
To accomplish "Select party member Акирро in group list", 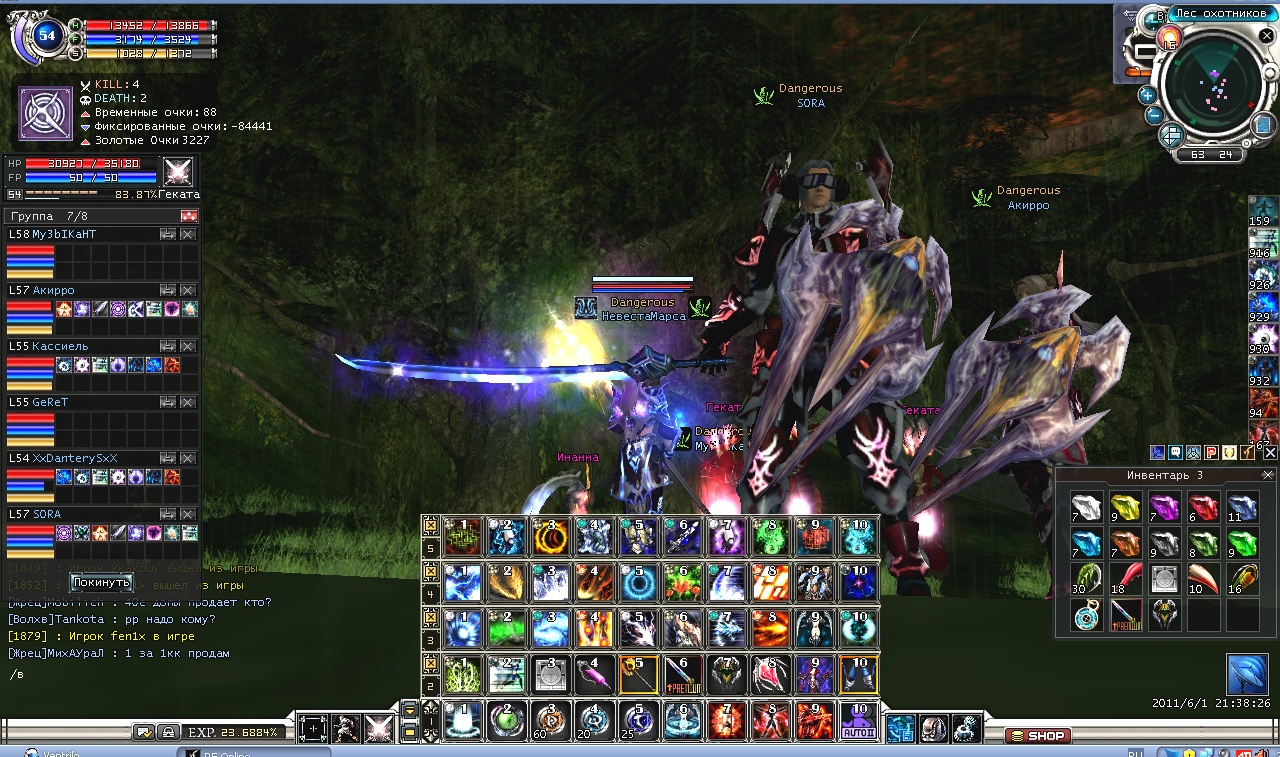I will pos(55,290).
